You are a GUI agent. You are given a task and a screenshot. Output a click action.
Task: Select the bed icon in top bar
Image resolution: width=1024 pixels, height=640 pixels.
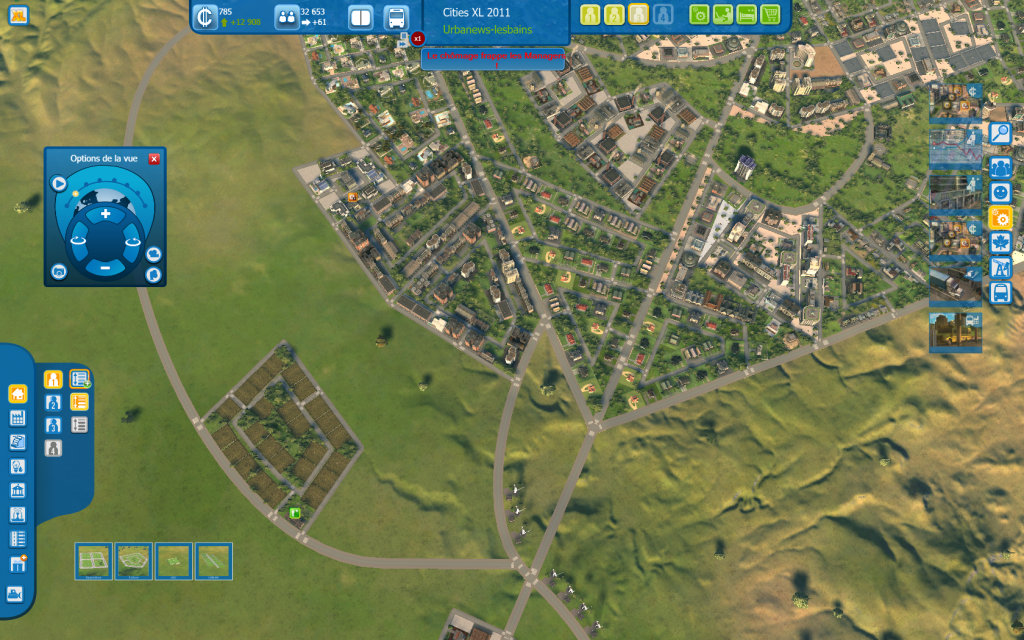[746, 14]
